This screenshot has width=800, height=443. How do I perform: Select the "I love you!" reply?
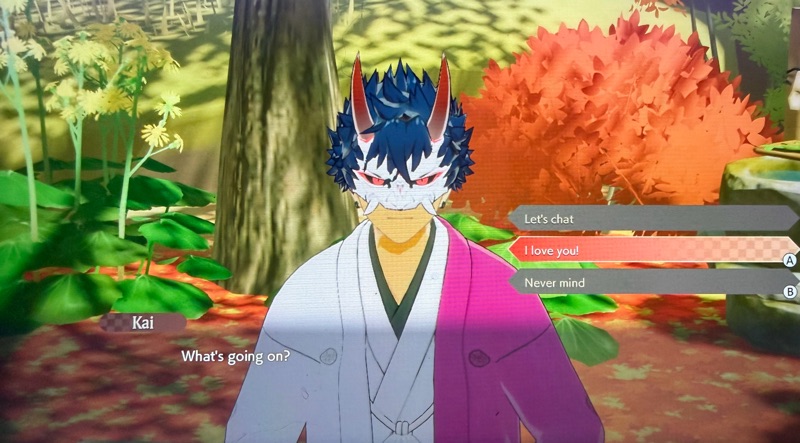tap(640, 251)
